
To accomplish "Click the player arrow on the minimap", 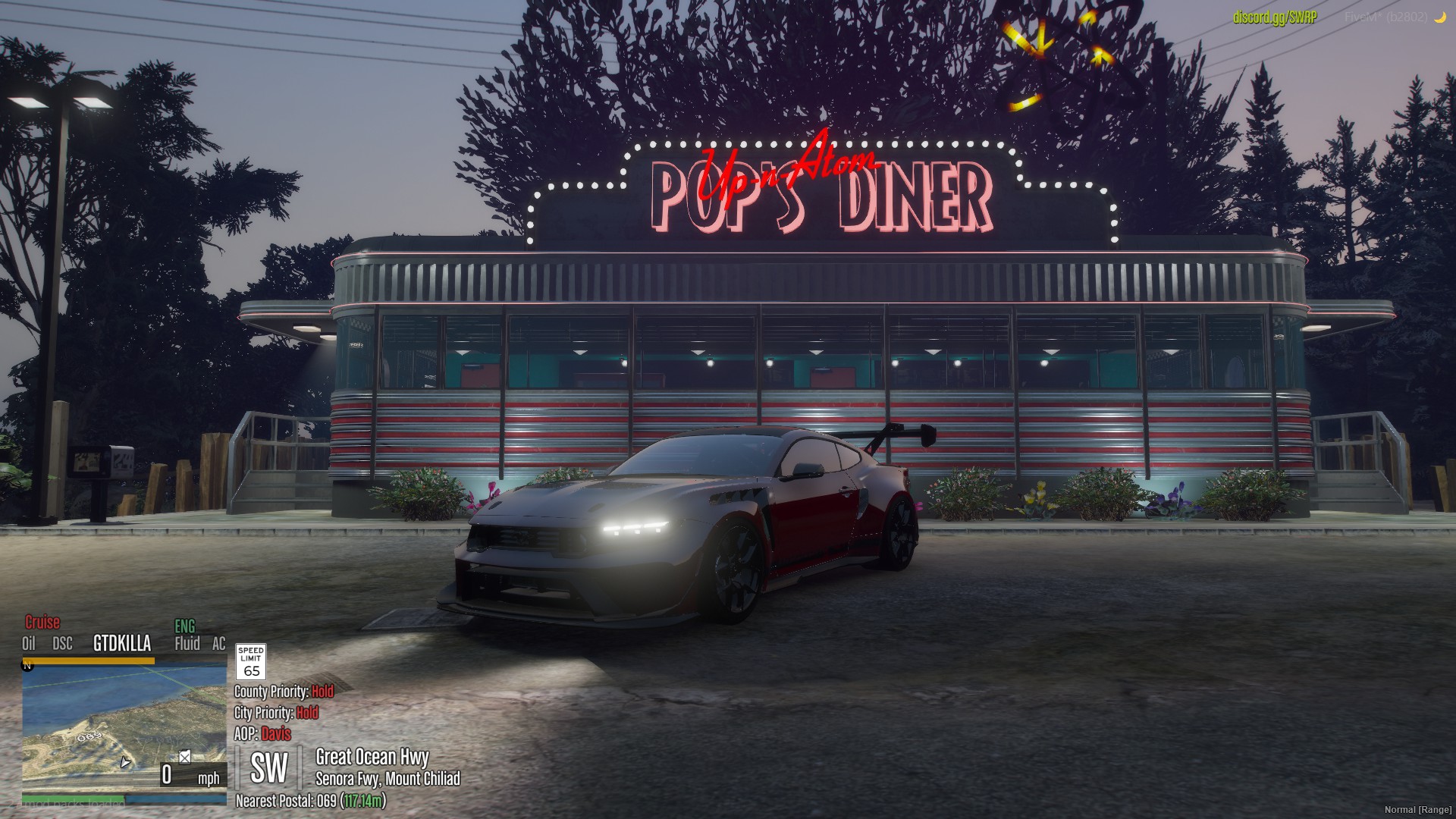I will tap(125, 761).
